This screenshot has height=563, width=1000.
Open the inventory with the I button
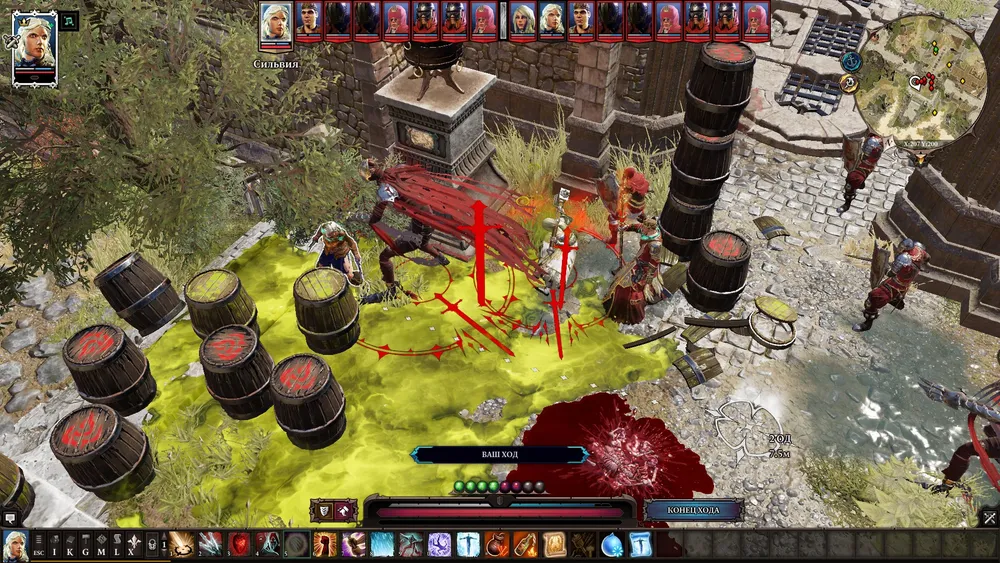pyautogui.click(x=55, y=545)
